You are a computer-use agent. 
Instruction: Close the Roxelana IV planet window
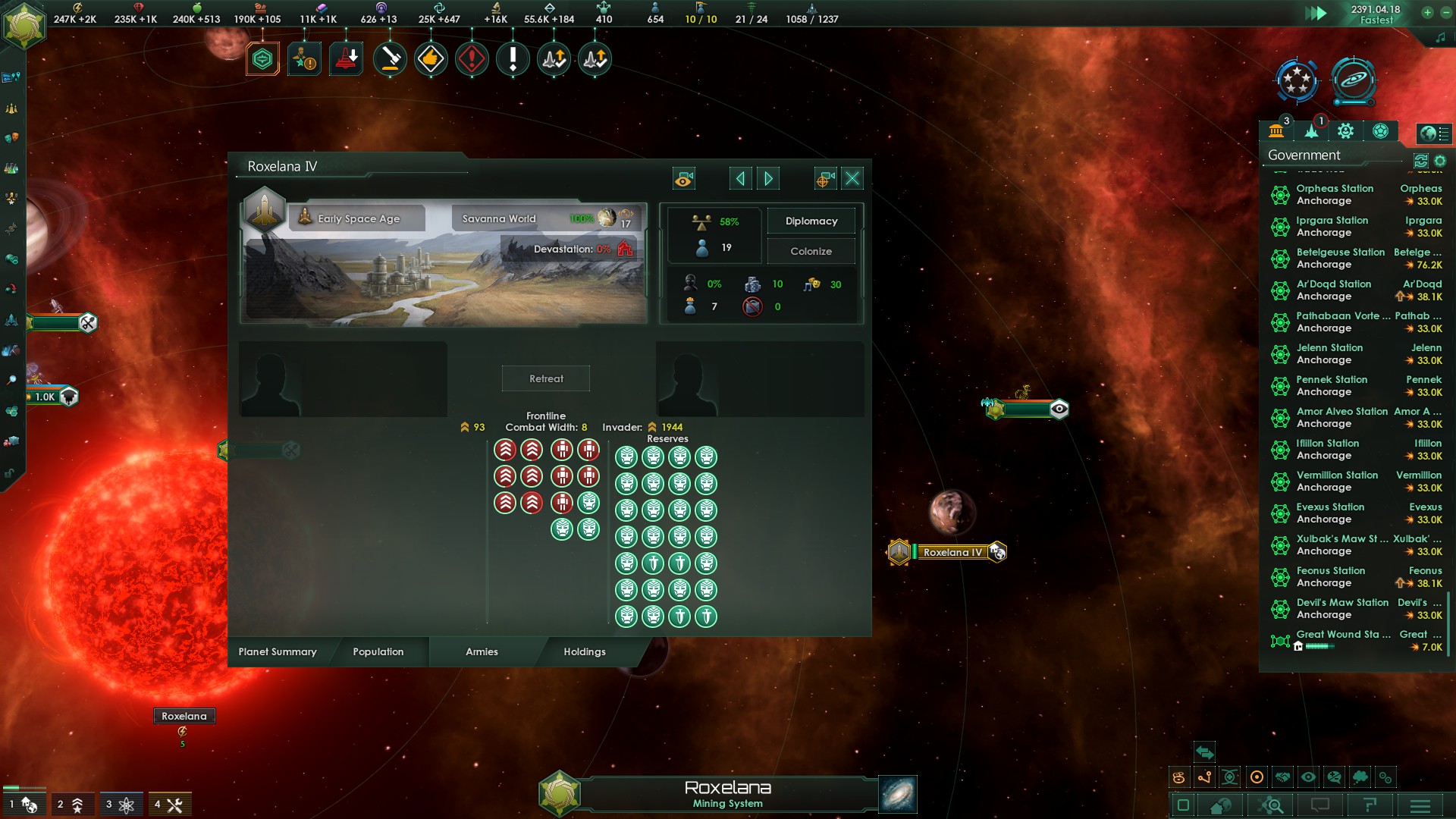852,178
